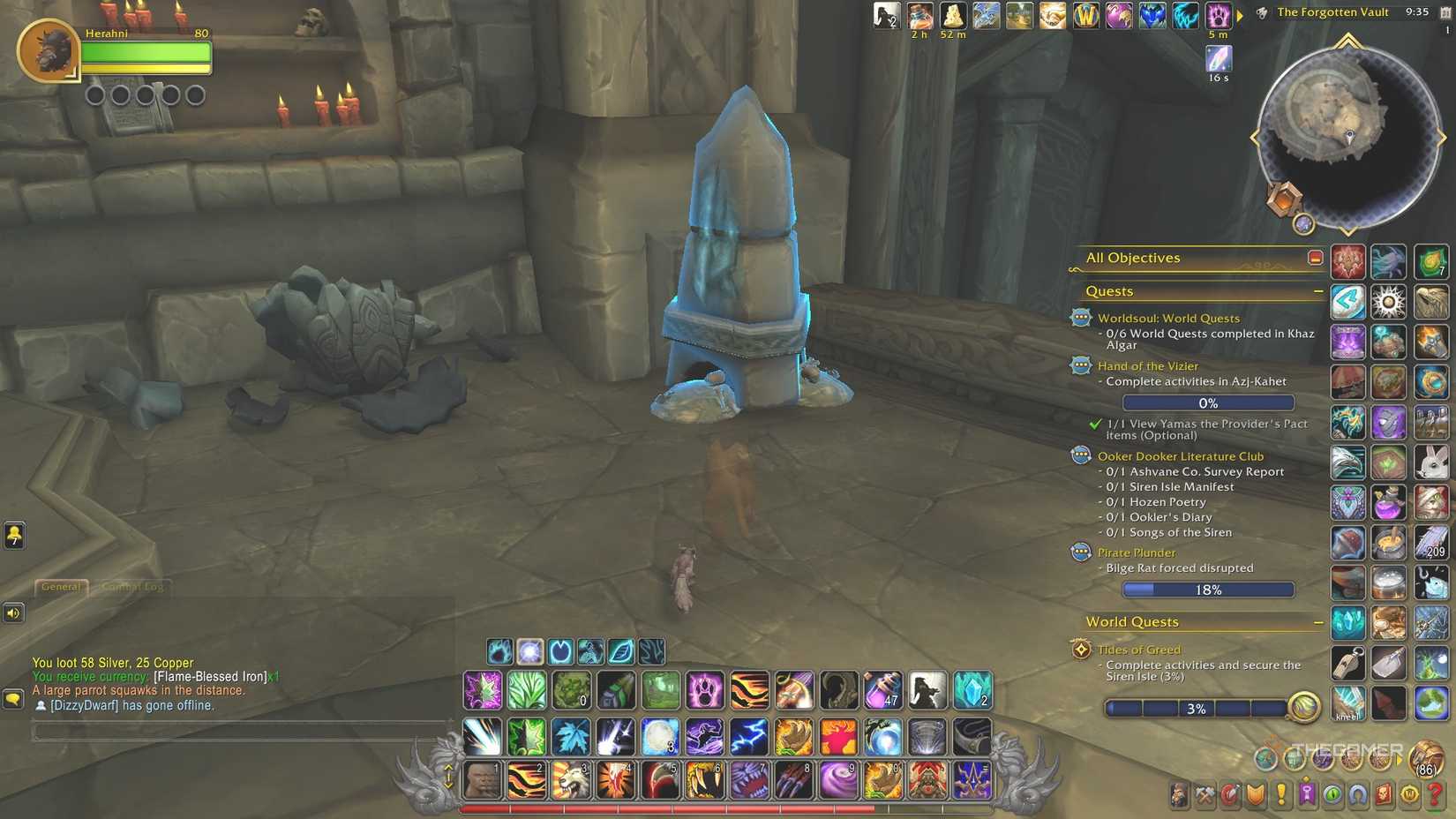Click the Tides of Greed progress bar
Image resolution: width=1456 pixels, height=819 pixels.
[1197, 707]
